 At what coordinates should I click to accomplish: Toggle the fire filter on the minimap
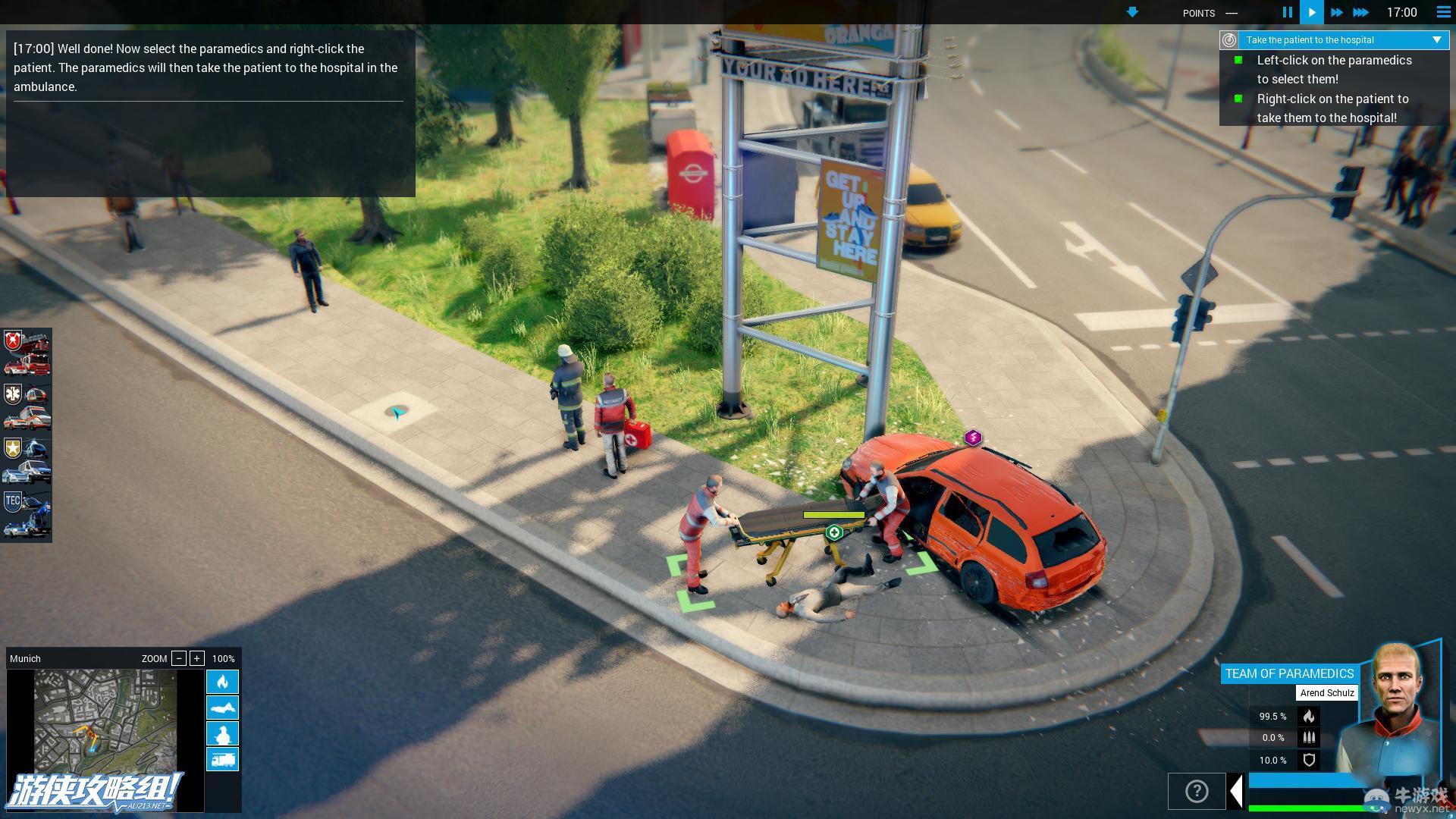222,682
